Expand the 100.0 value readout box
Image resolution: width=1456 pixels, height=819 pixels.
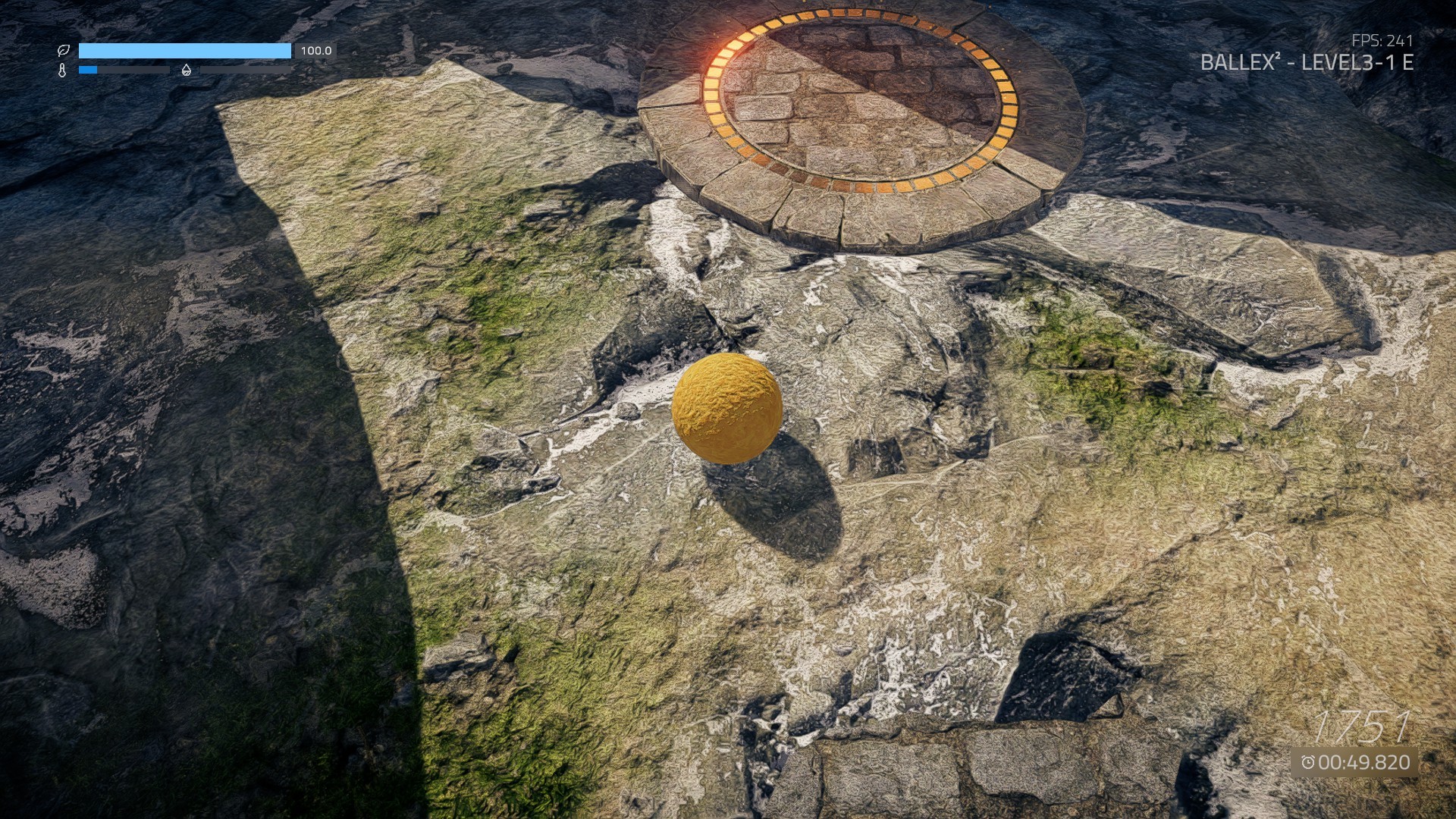coord(314,52)
